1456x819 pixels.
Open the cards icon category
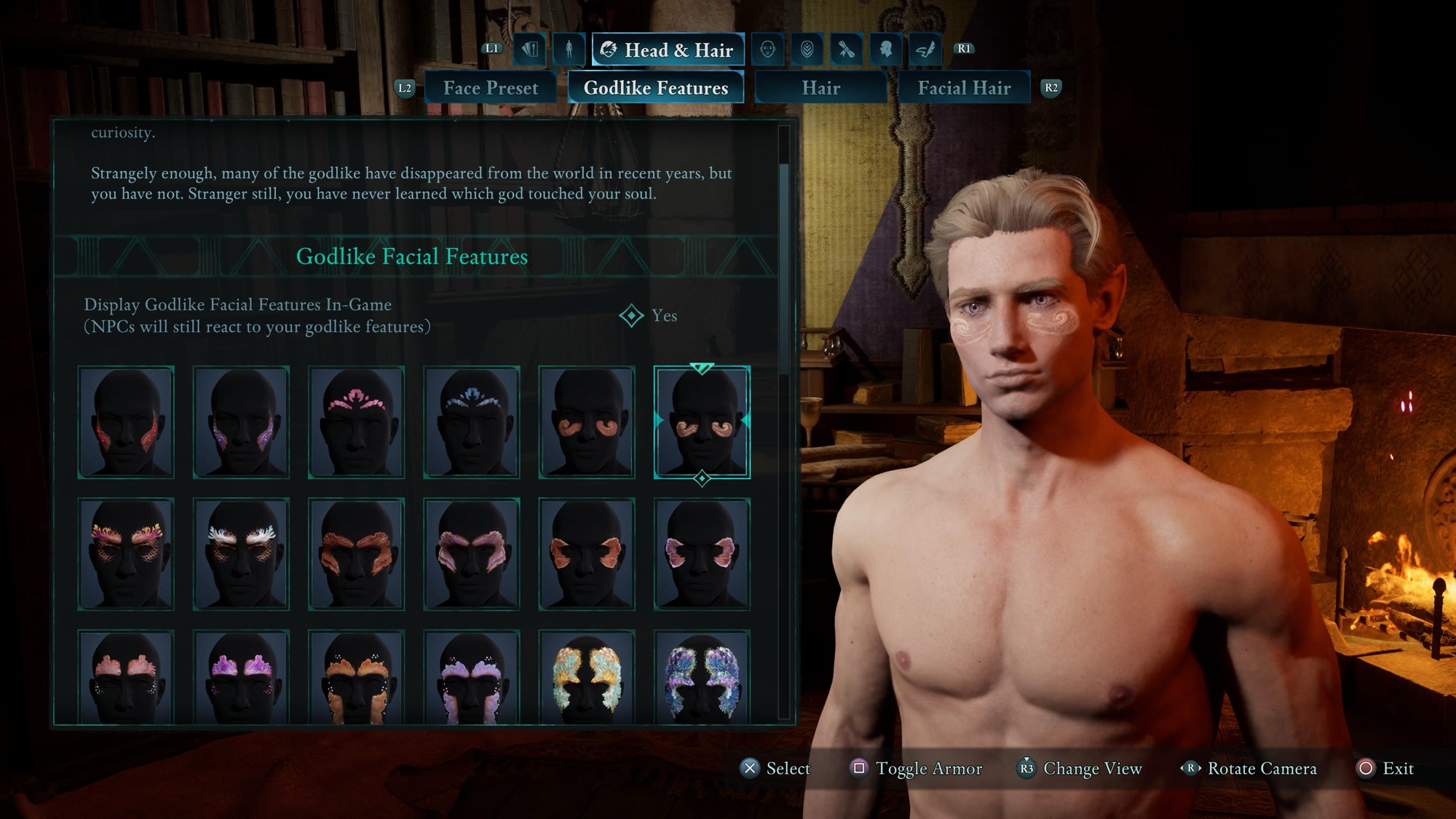(x=530, y=50)
